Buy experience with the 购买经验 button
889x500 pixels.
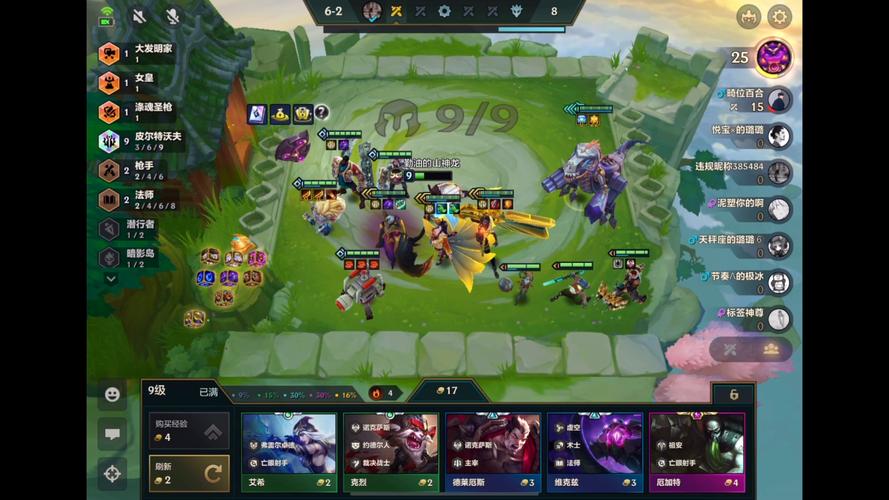(x=188, y=431)
